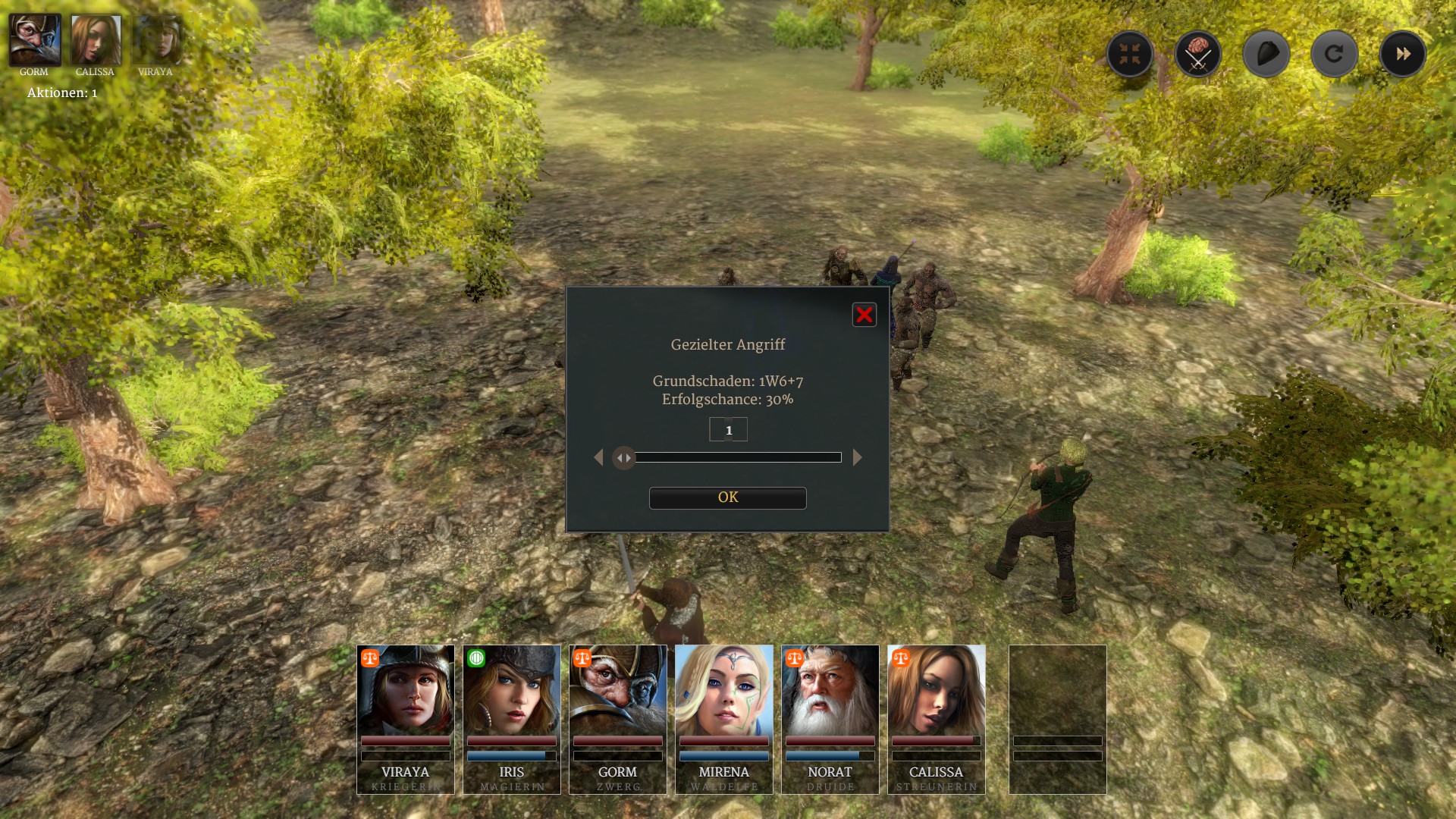Pick Norat the Druide portrait
Viewport: 1456px width, 819px height.
click(x=830, y=718)
